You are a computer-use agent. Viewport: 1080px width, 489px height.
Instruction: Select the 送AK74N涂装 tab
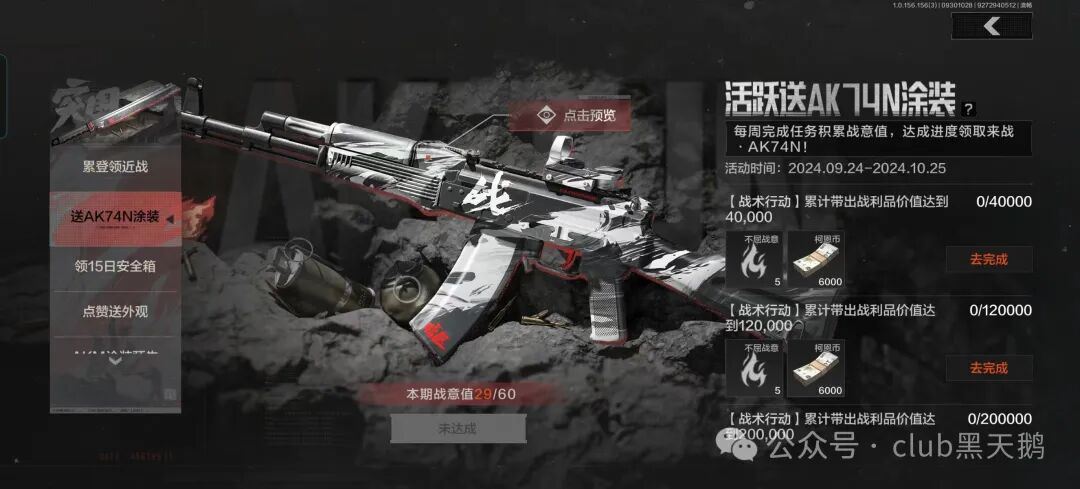(115, 217)
